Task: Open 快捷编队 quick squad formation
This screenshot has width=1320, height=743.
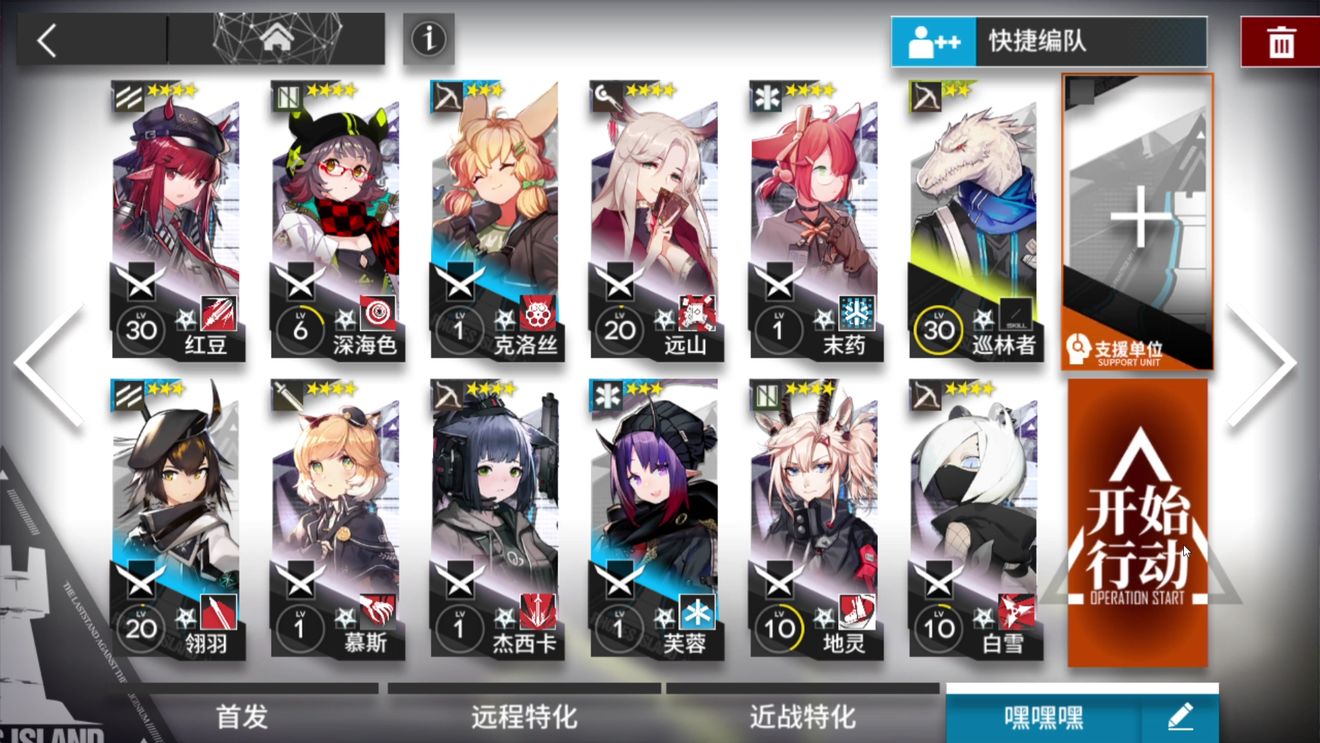Action: click(x=1048, y=41)
